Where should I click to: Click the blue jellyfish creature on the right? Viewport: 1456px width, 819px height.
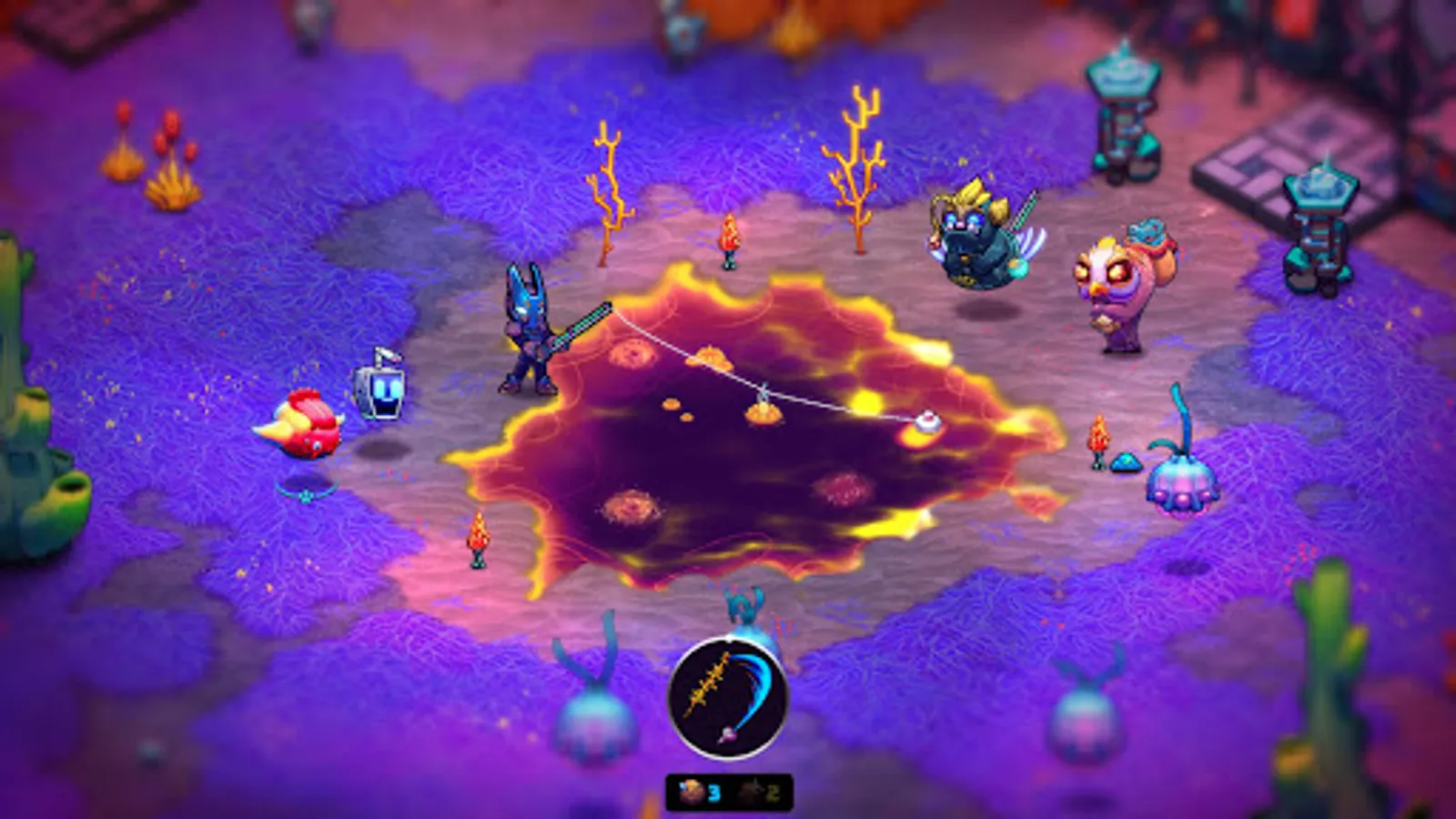pos(1178,487)
